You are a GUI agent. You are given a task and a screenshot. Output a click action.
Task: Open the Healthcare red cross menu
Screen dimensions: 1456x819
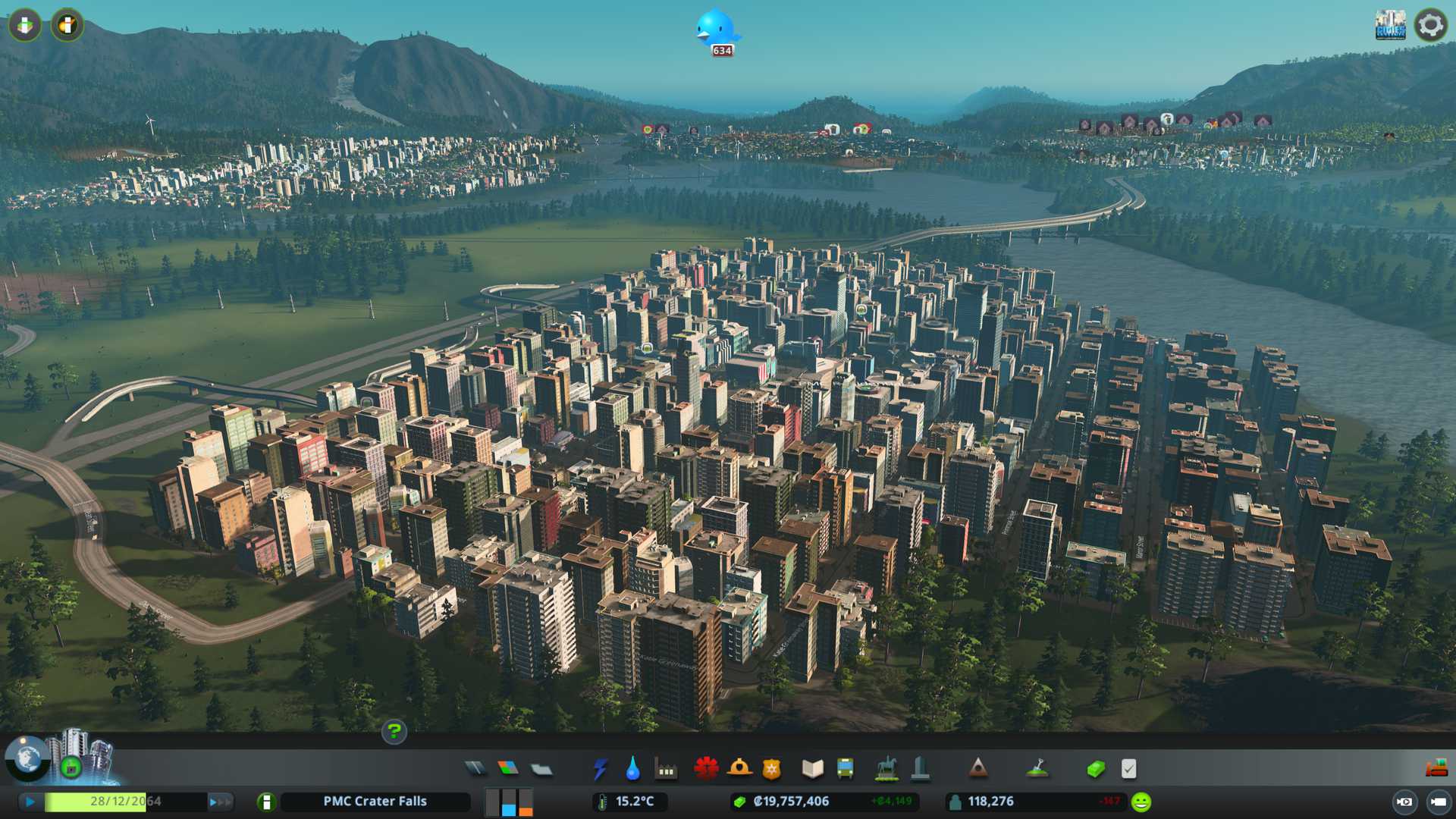[706, 769]
